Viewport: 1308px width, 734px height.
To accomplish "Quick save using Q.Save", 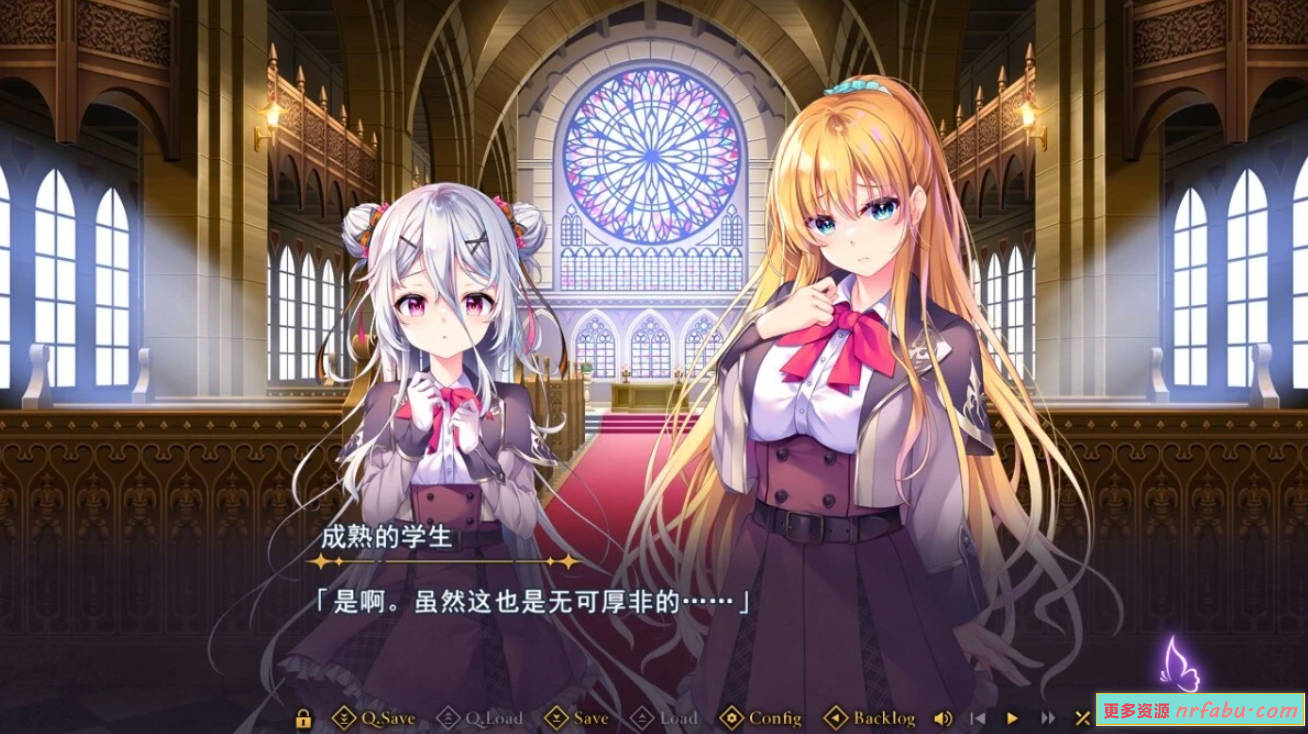I will point(389,717).
